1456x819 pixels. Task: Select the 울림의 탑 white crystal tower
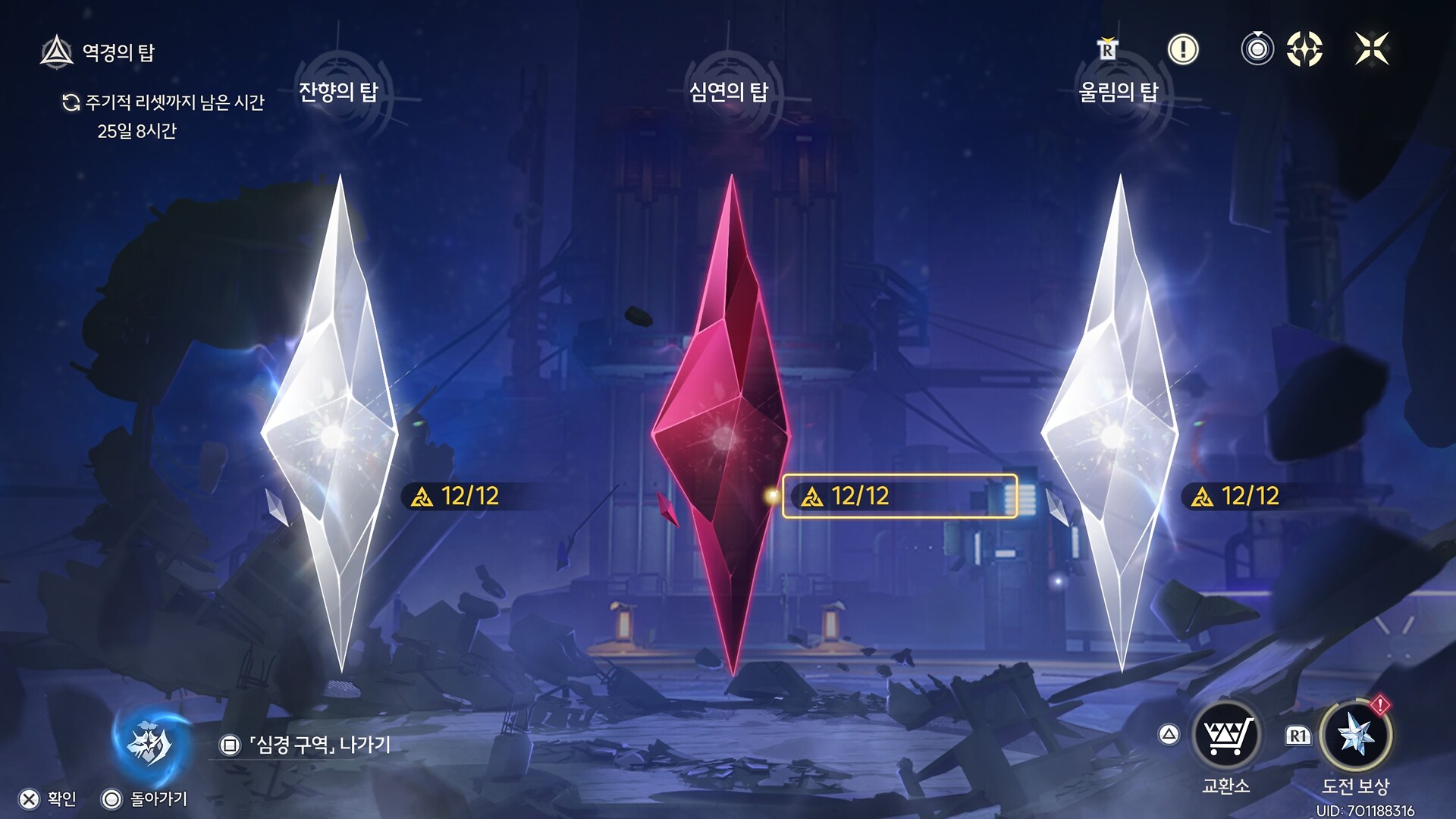1112,425
